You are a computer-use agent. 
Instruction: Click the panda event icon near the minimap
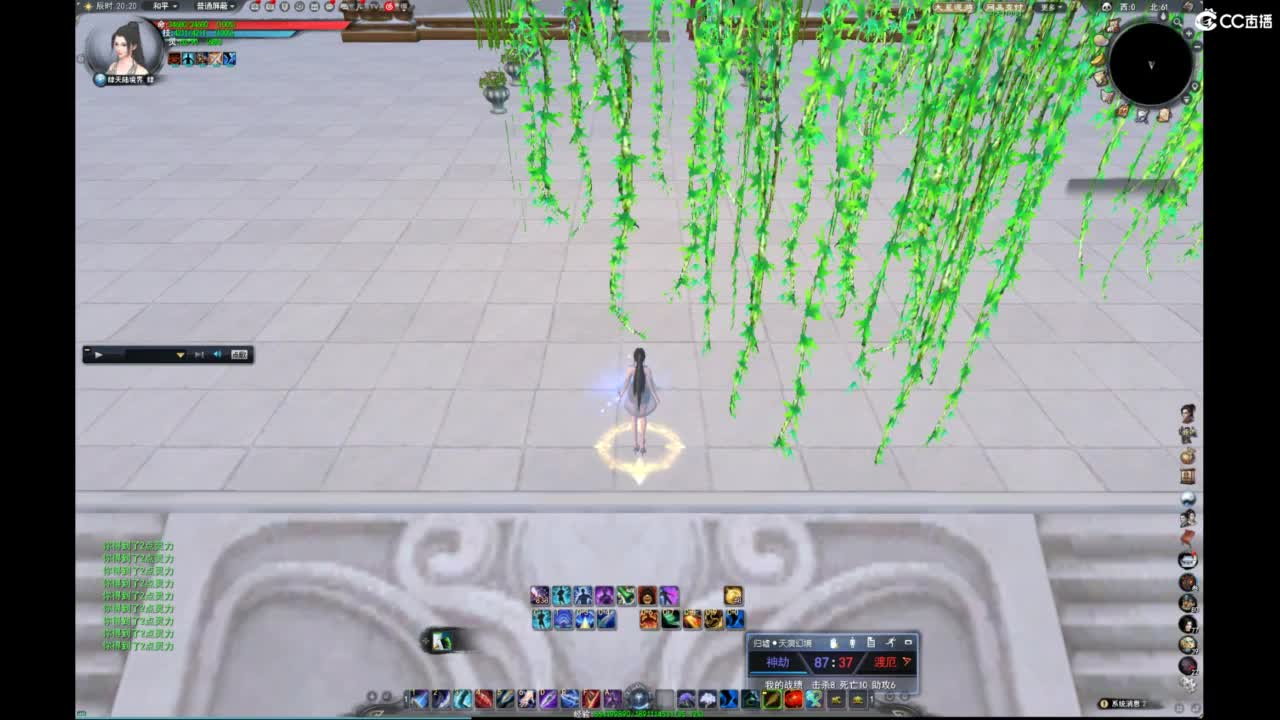pos(1106,6)
